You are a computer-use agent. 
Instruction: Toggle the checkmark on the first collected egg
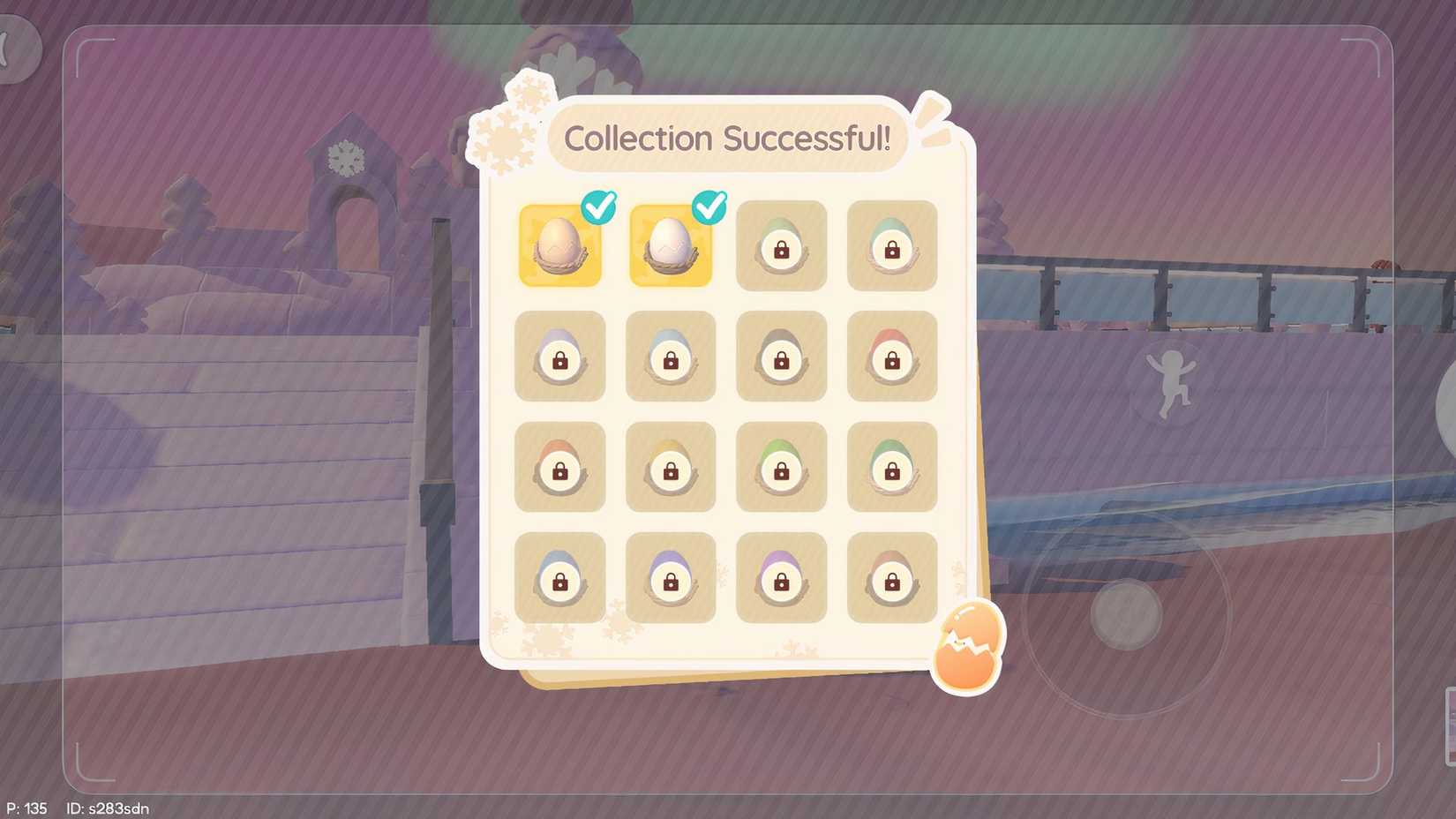(x=599, y=207)
